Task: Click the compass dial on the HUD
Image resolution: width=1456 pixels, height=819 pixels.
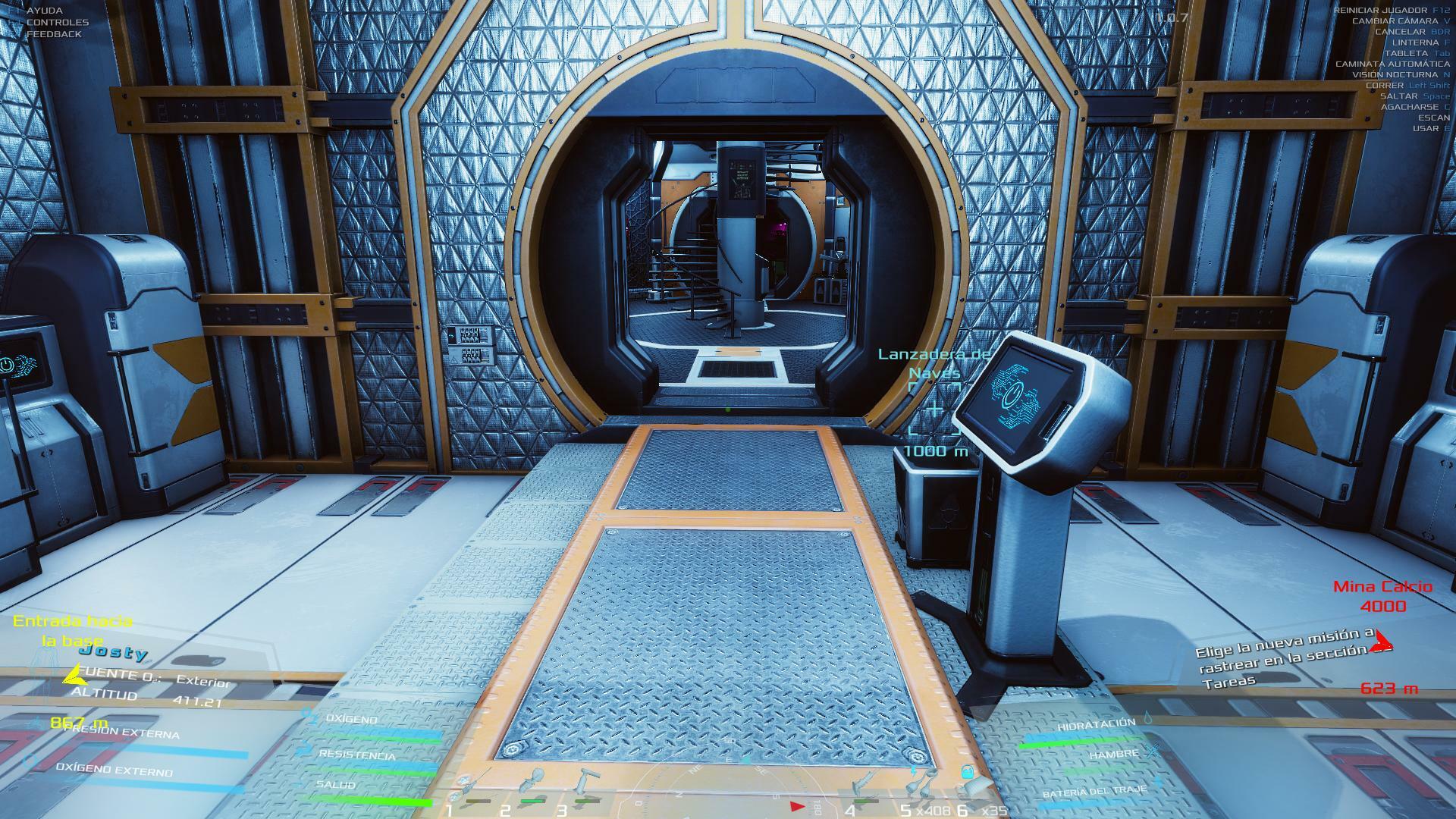Action: pyautogui.click(x=728, y=781)
